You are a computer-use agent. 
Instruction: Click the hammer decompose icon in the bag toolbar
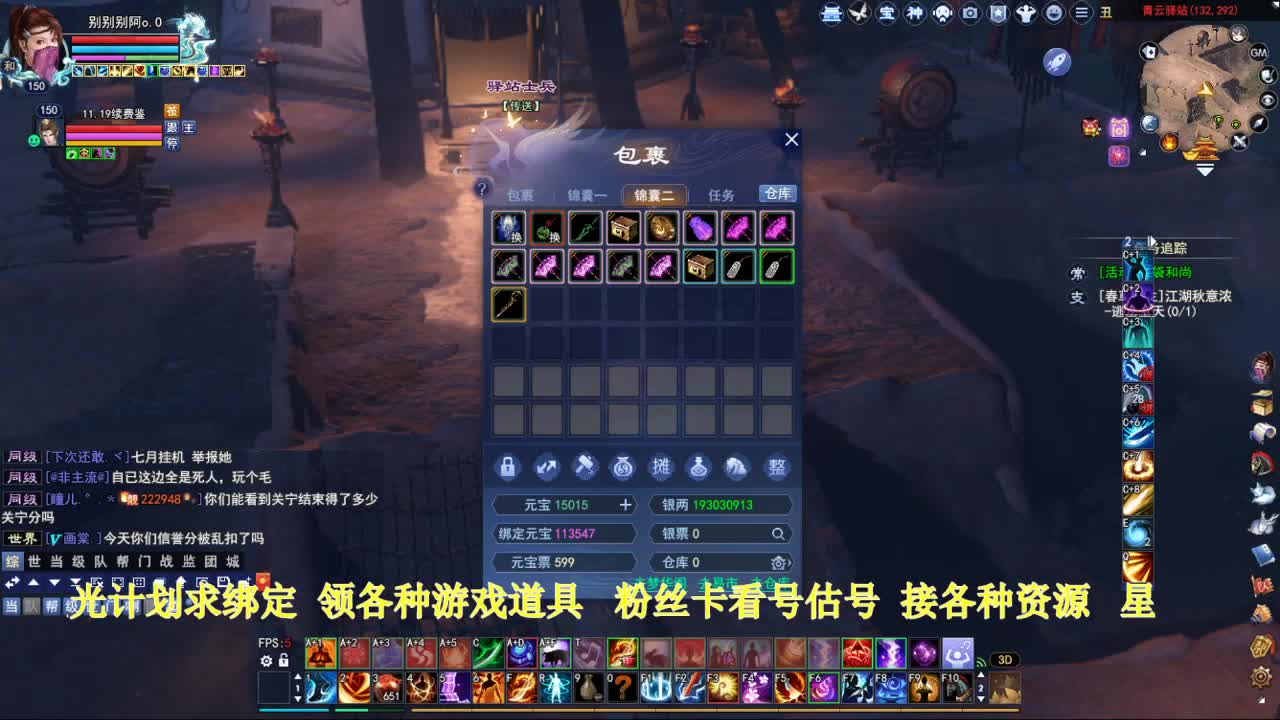coord(586,466)
